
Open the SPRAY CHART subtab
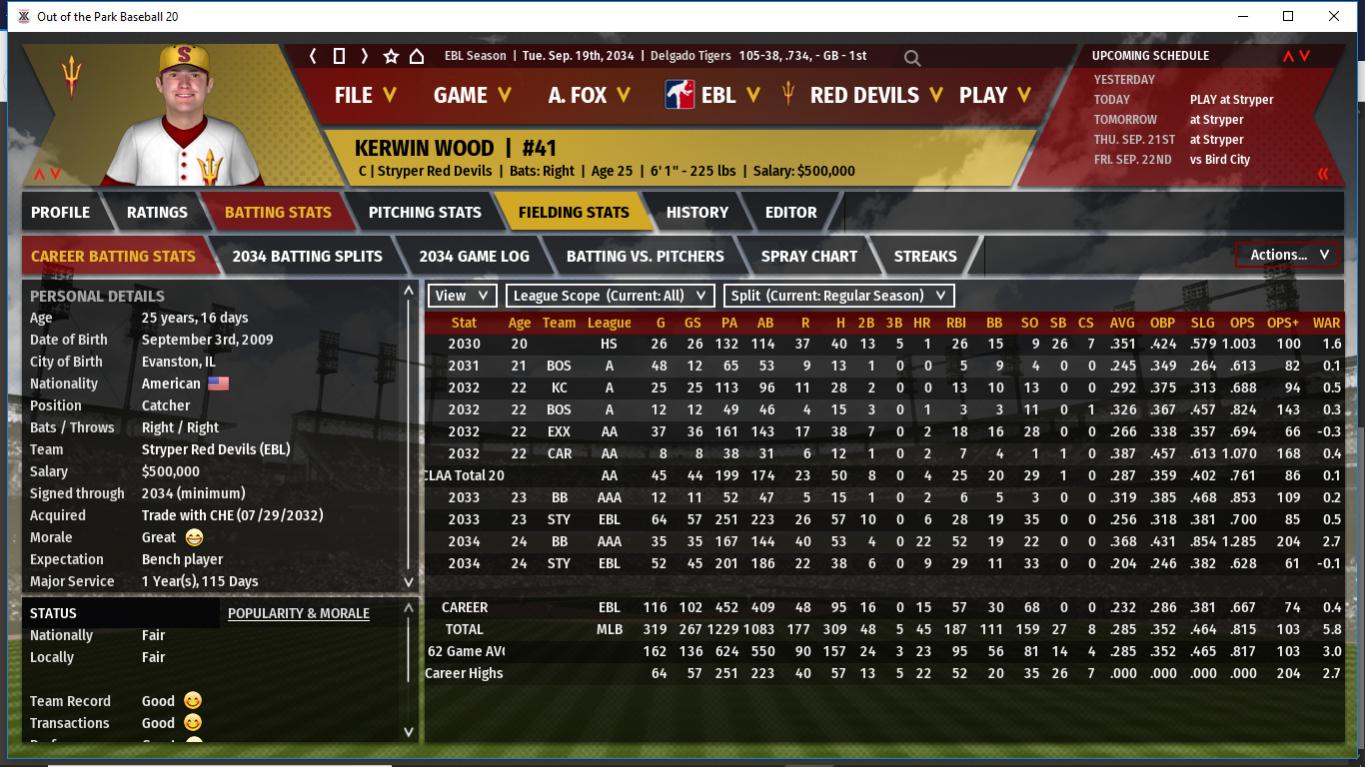point(808,256)
